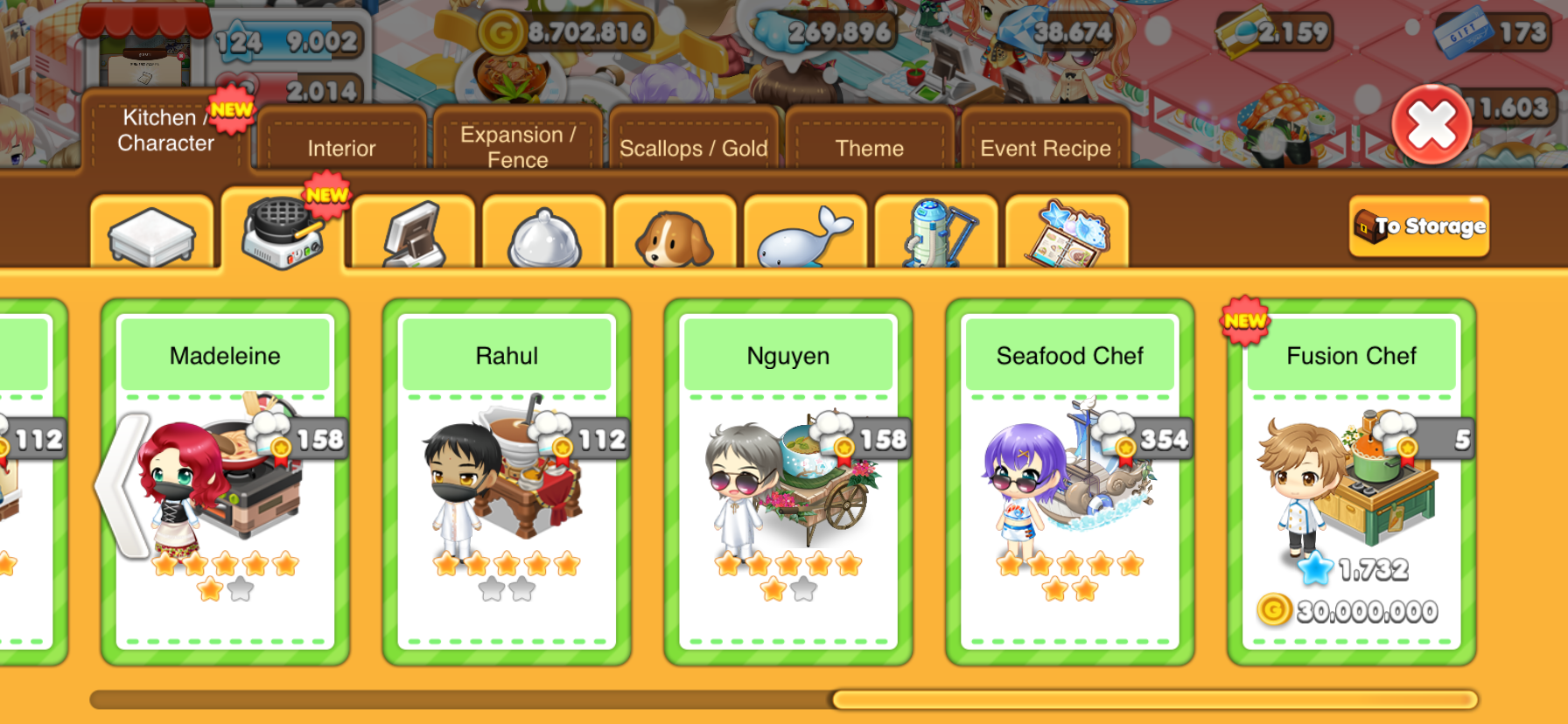This screenshot has height=724, width=1568.
Task: Select the Madeleine chef card
Action: [x=225, y=481]
